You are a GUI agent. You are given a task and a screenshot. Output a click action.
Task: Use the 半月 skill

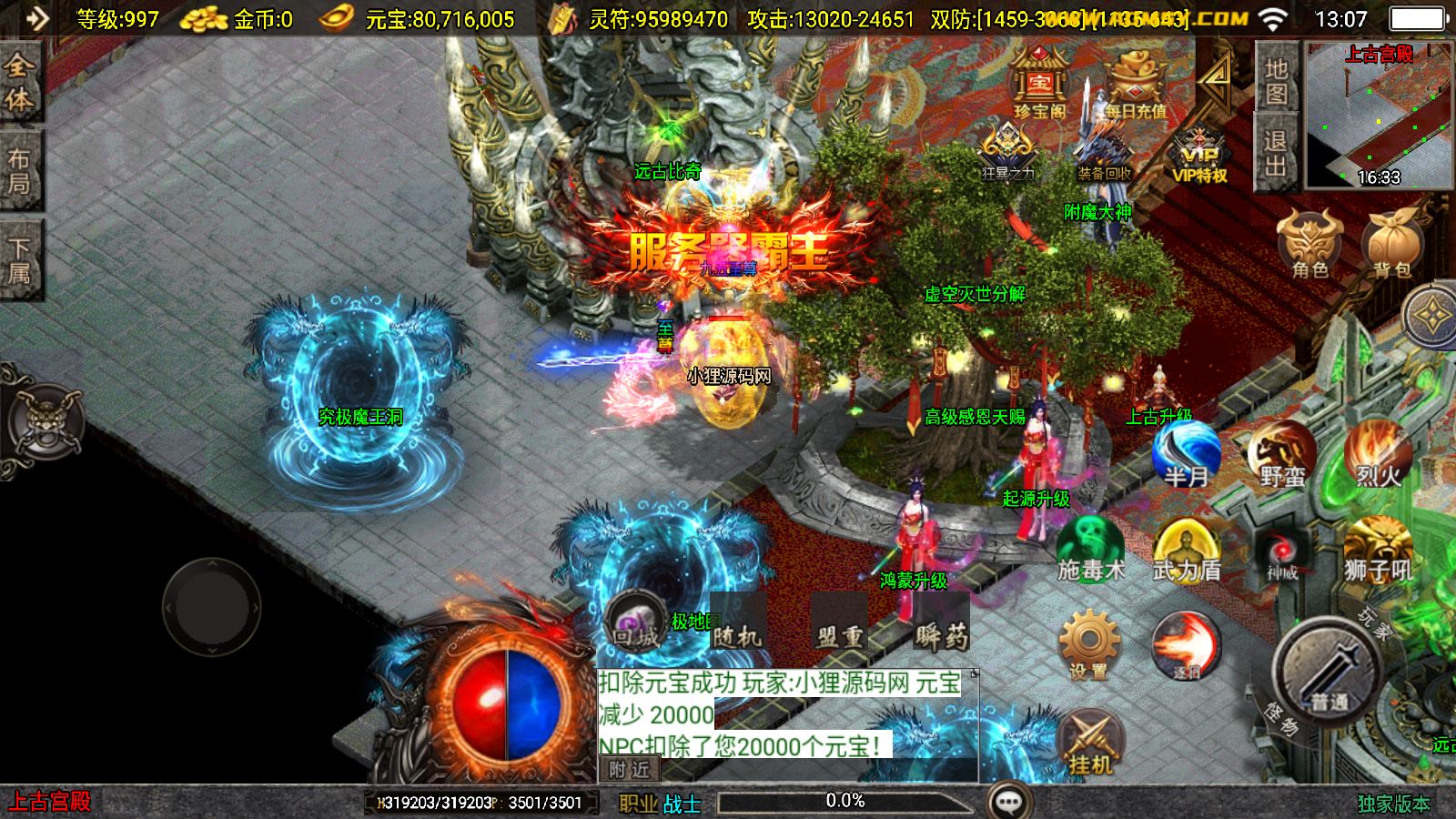pos(1186,454)
